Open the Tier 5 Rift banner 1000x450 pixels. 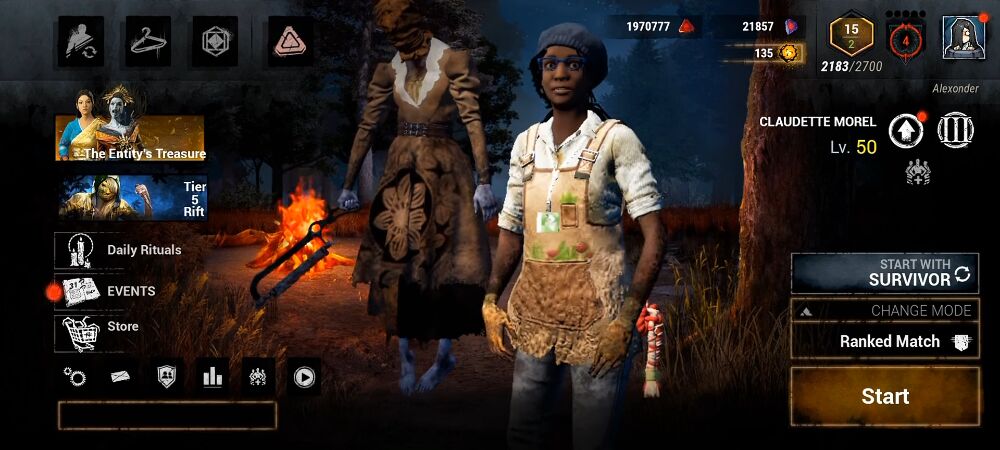coord(131,196)
